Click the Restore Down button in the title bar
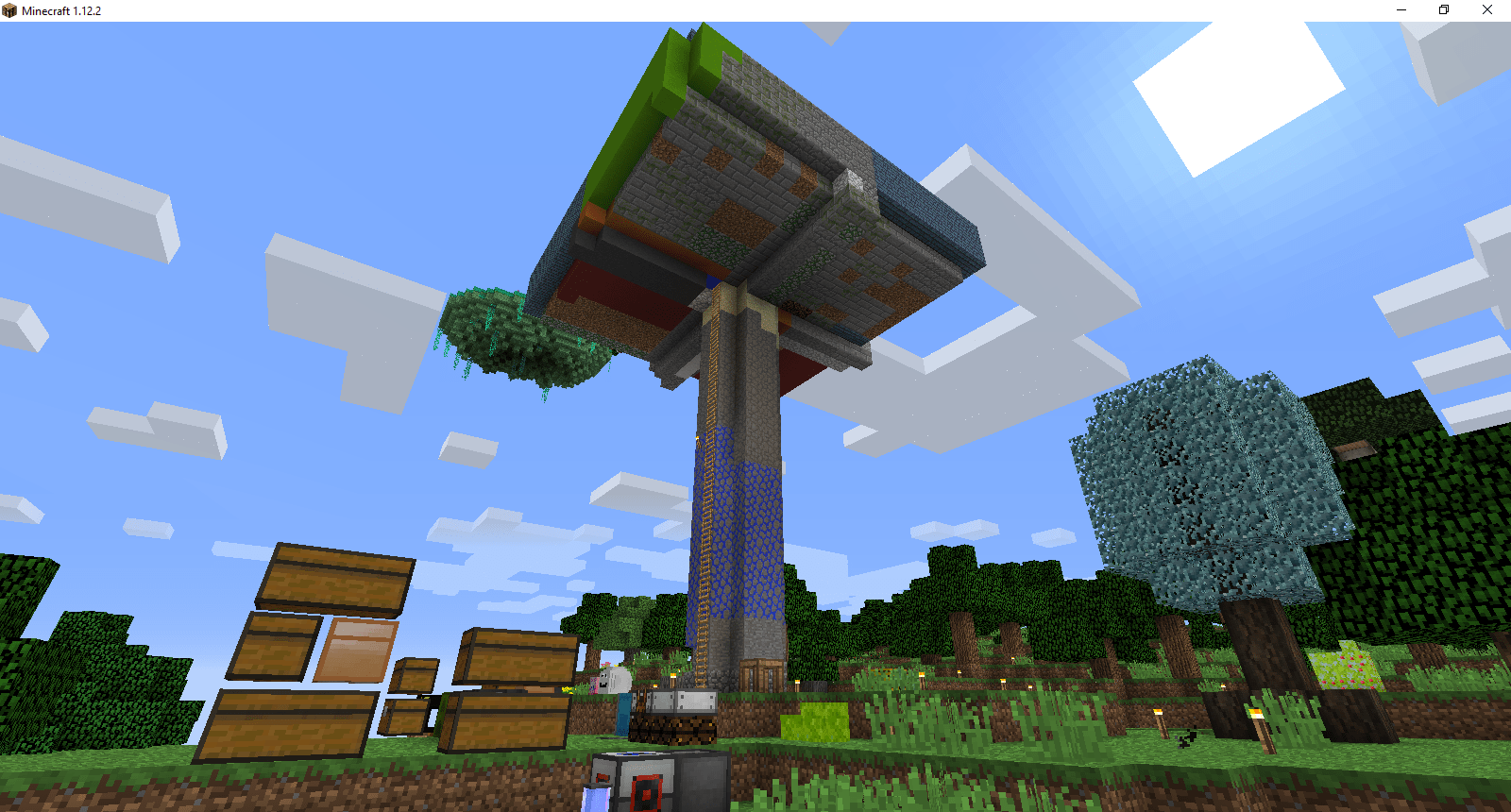 tap(1444, 10)
